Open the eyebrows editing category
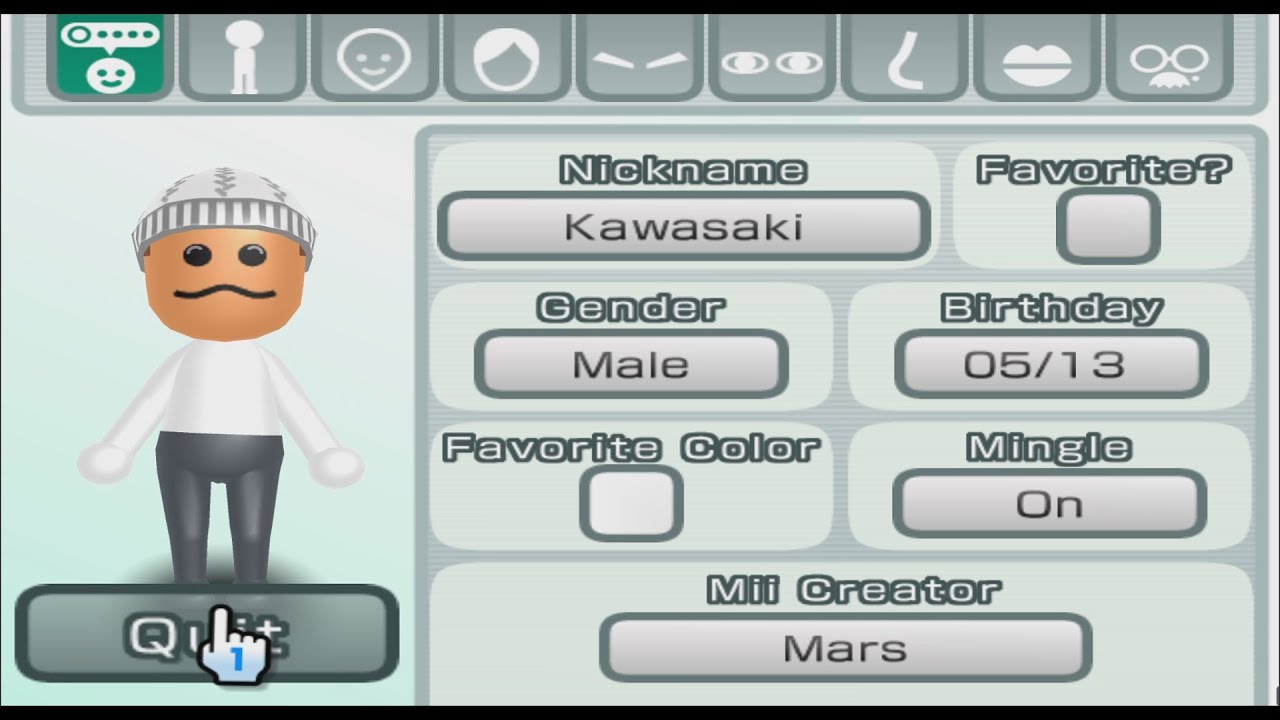The width and height of the screenshot is (1280, 720). point(639,55)
